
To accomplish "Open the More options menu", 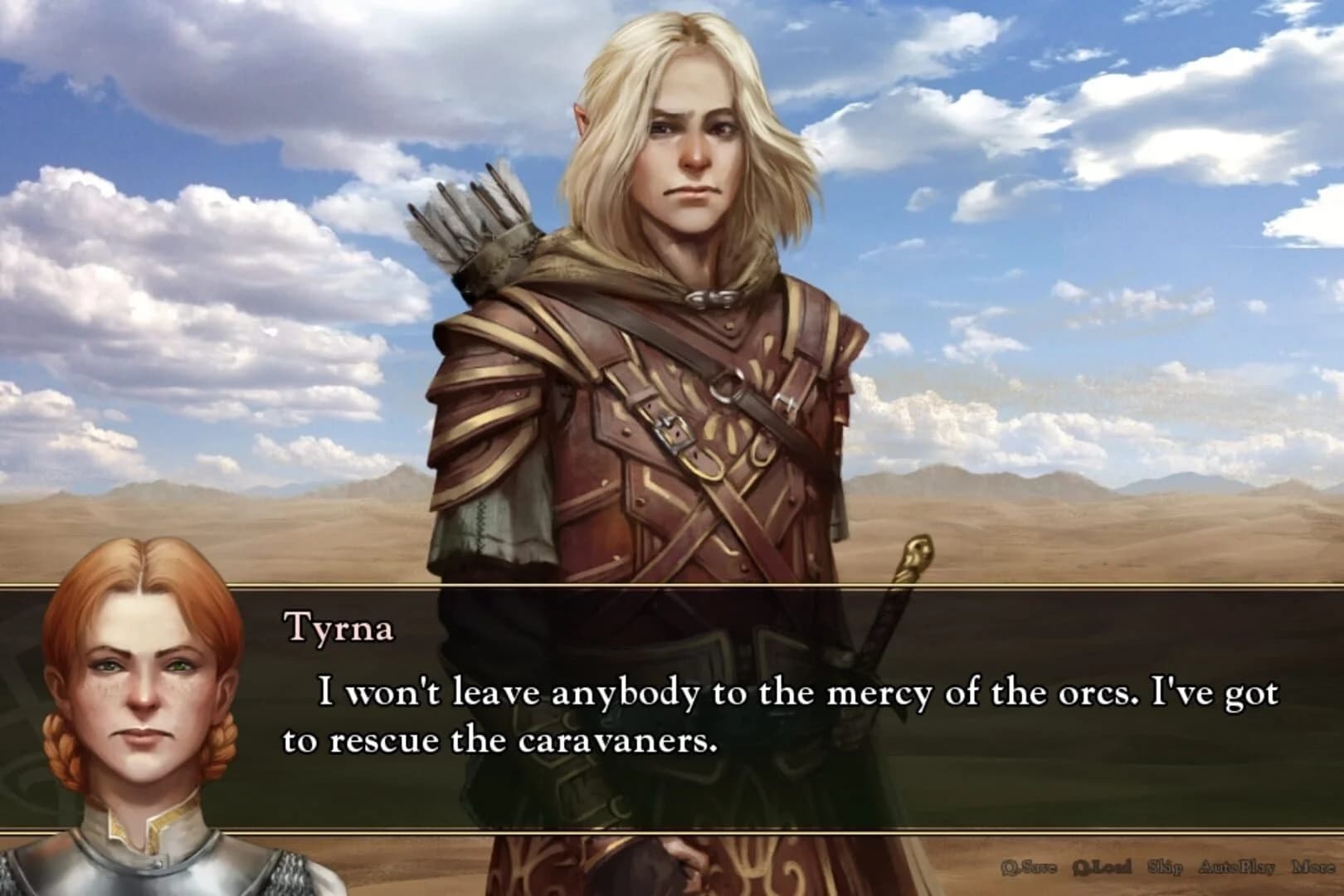I will (1313, 866).
